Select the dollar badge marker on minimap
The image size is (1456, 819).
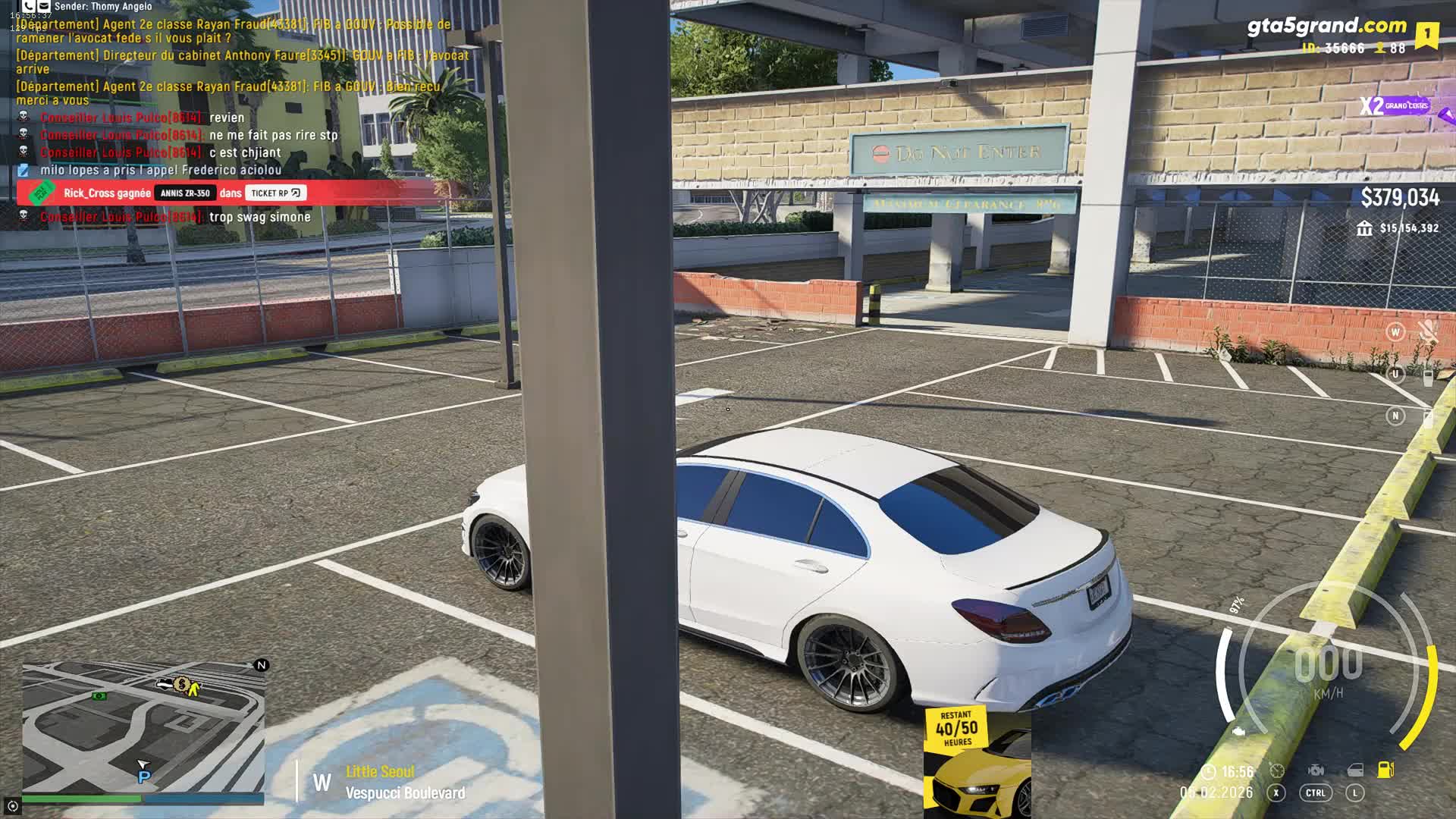pyautogui.click(x=181, y=685)
